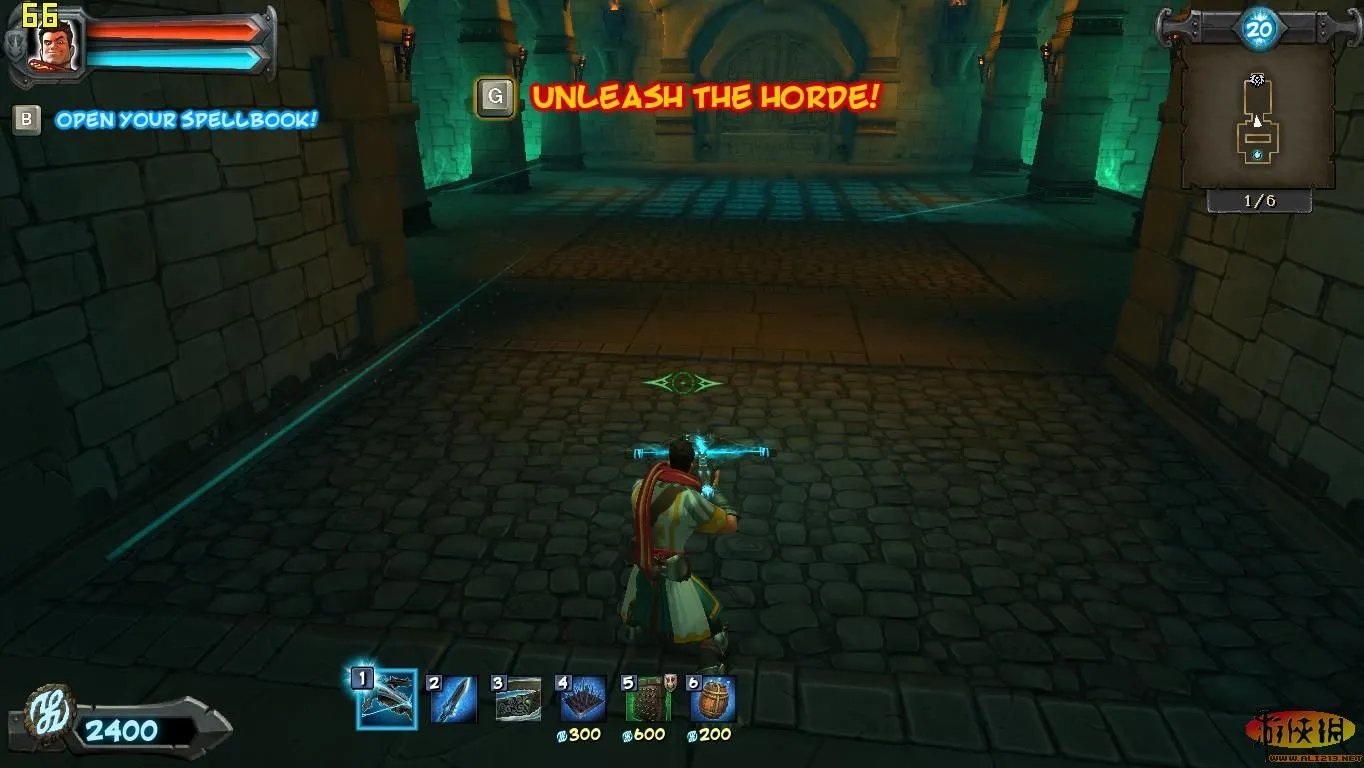The width and height of the screenshot is (1364, 768).
Task: Pick the wall trap costing 600
Action: click(x=648, y=699)
